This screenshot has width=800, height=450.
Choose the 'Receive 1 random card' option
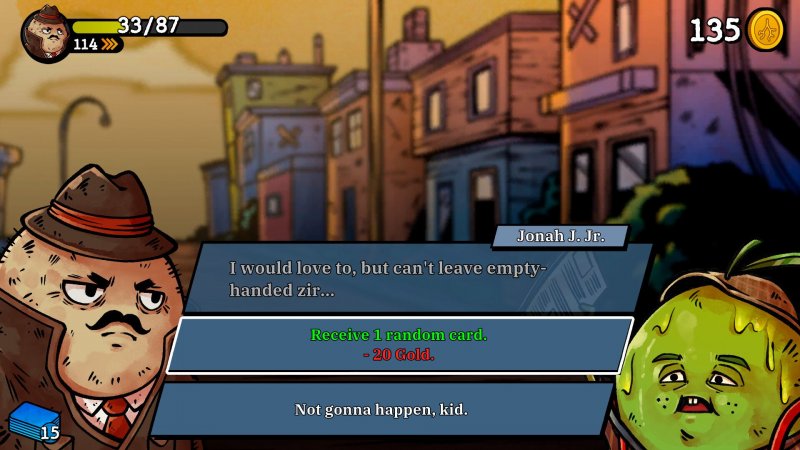pyautogui.click(x=399, y=344)
